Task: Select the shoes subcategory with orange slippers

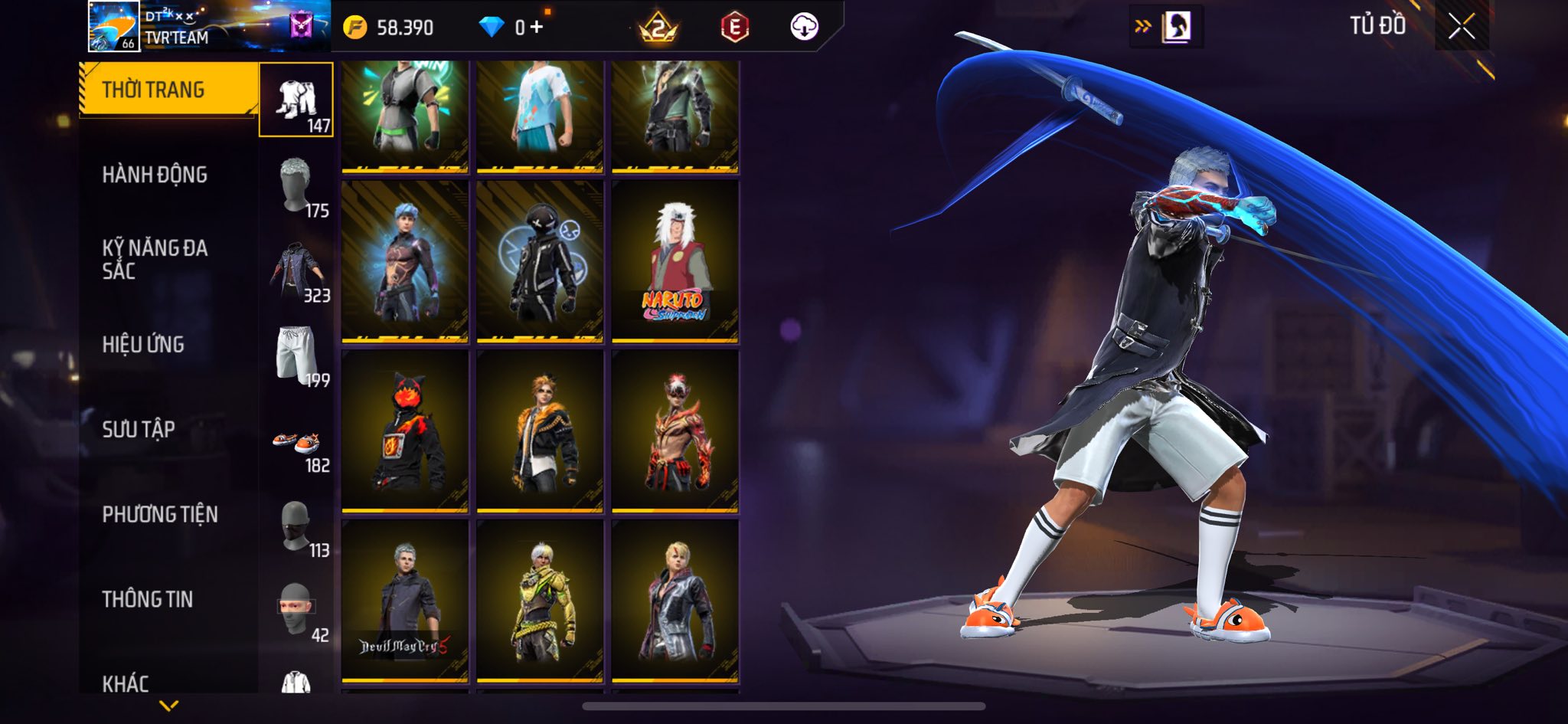Action: [x=297, y=443]
